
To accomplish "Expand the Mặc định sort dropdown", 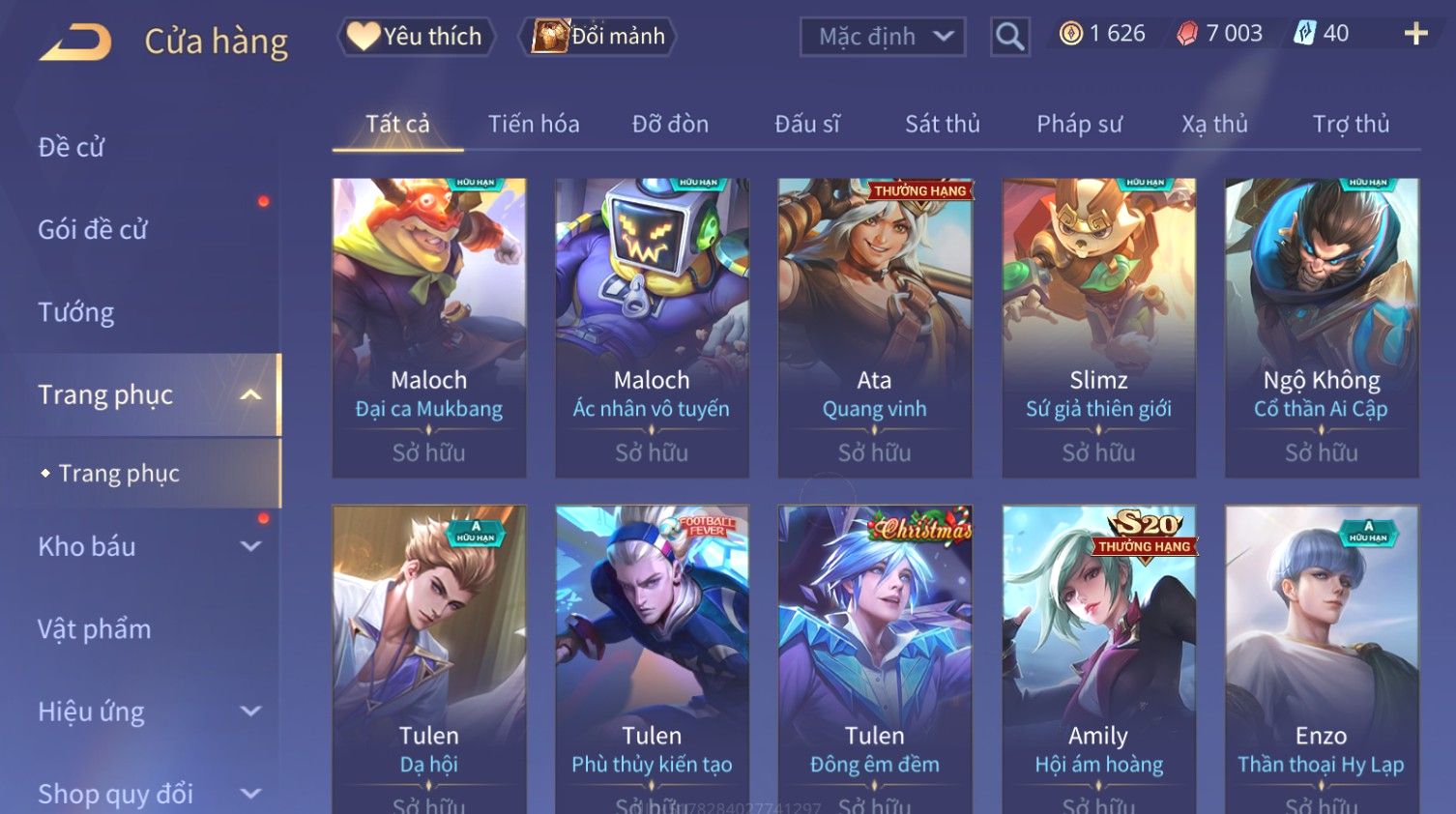I will pyautogui.click(x=882, y=37).
